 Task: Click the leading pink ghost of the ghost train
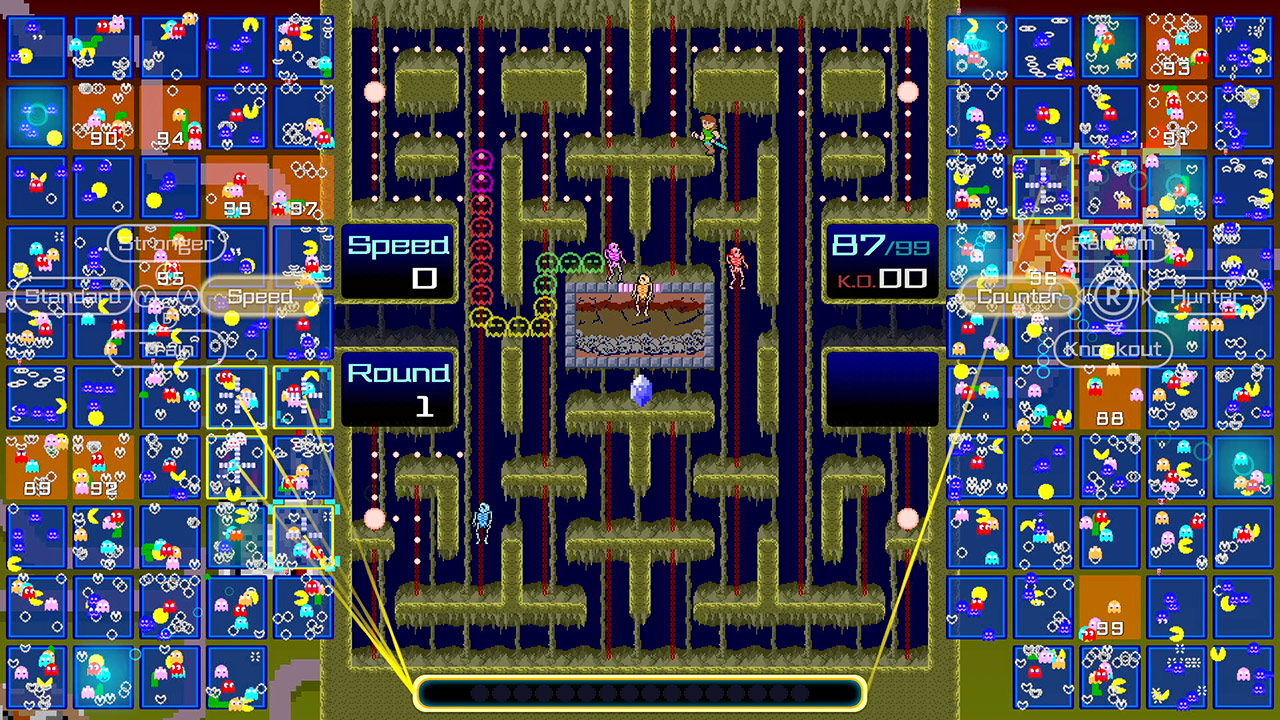pyautogui.click(x=480, y=160)
